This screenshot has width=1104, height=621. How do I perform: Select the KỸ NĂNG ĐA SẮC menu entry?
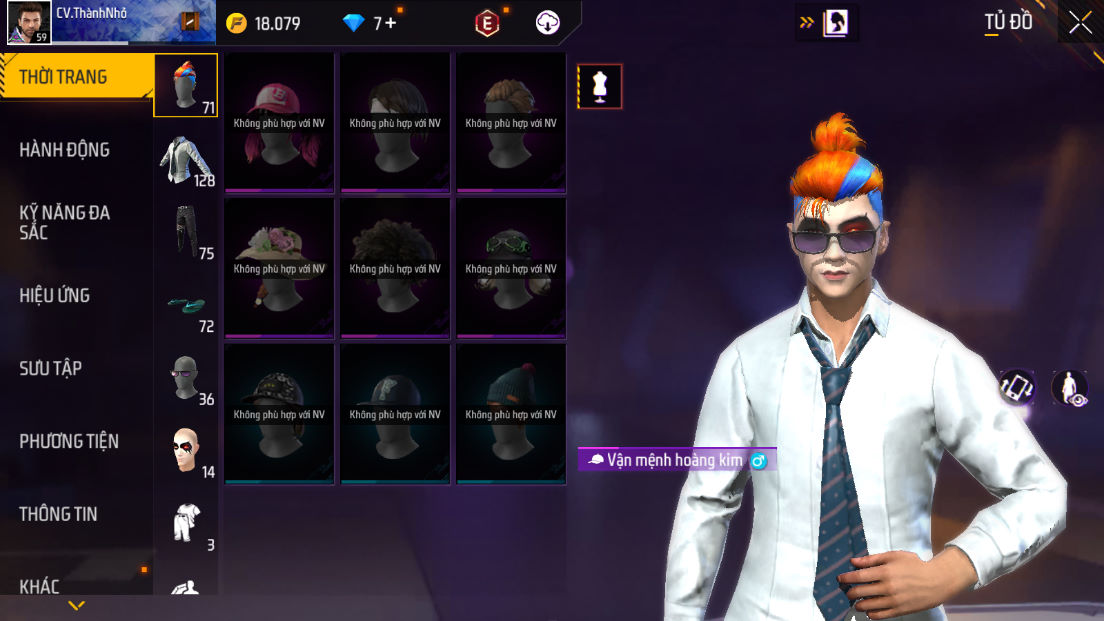coord(65,222)
